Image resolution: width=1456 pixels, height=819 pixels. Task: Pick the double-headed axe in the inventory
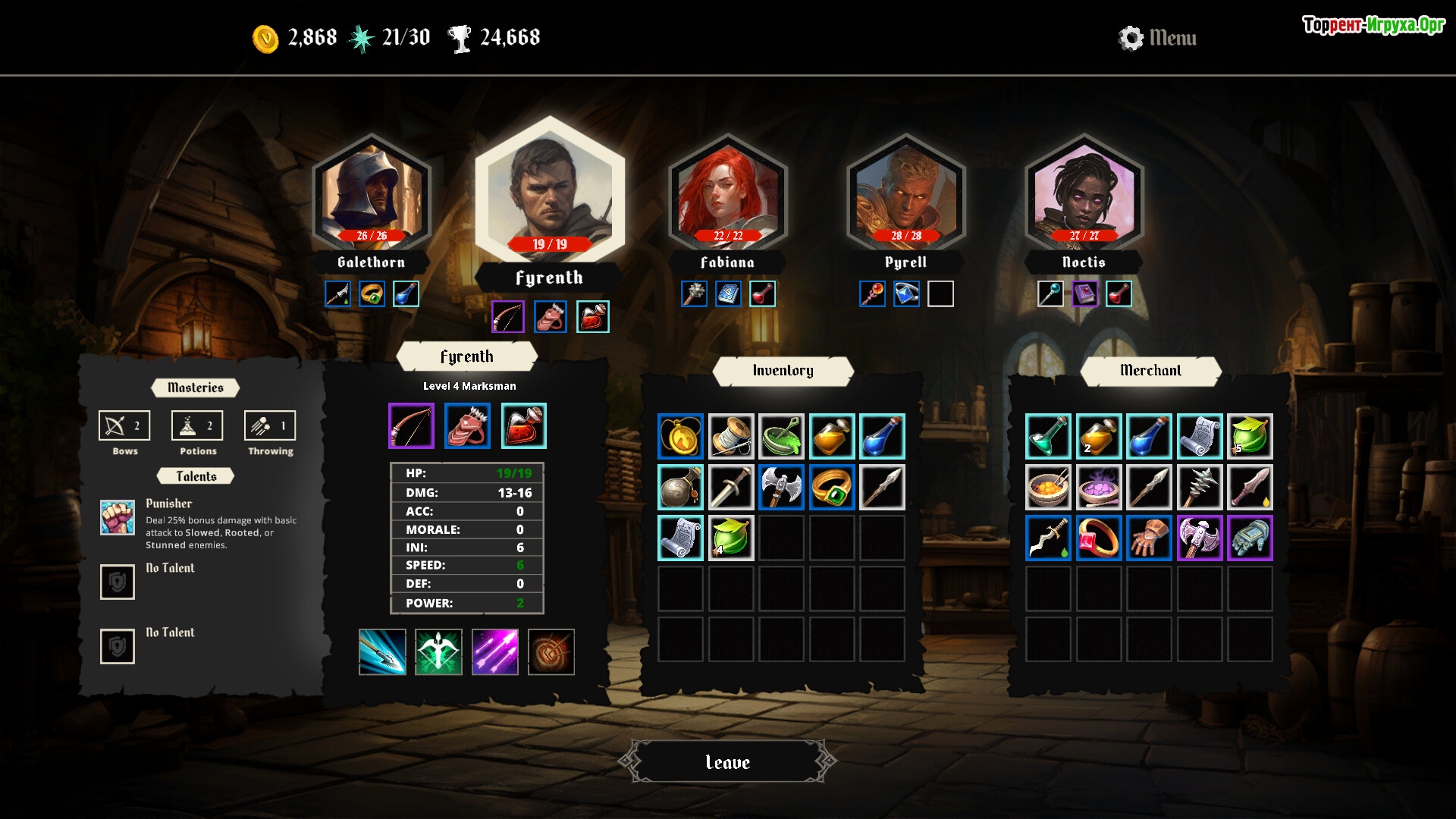(781, 487)
